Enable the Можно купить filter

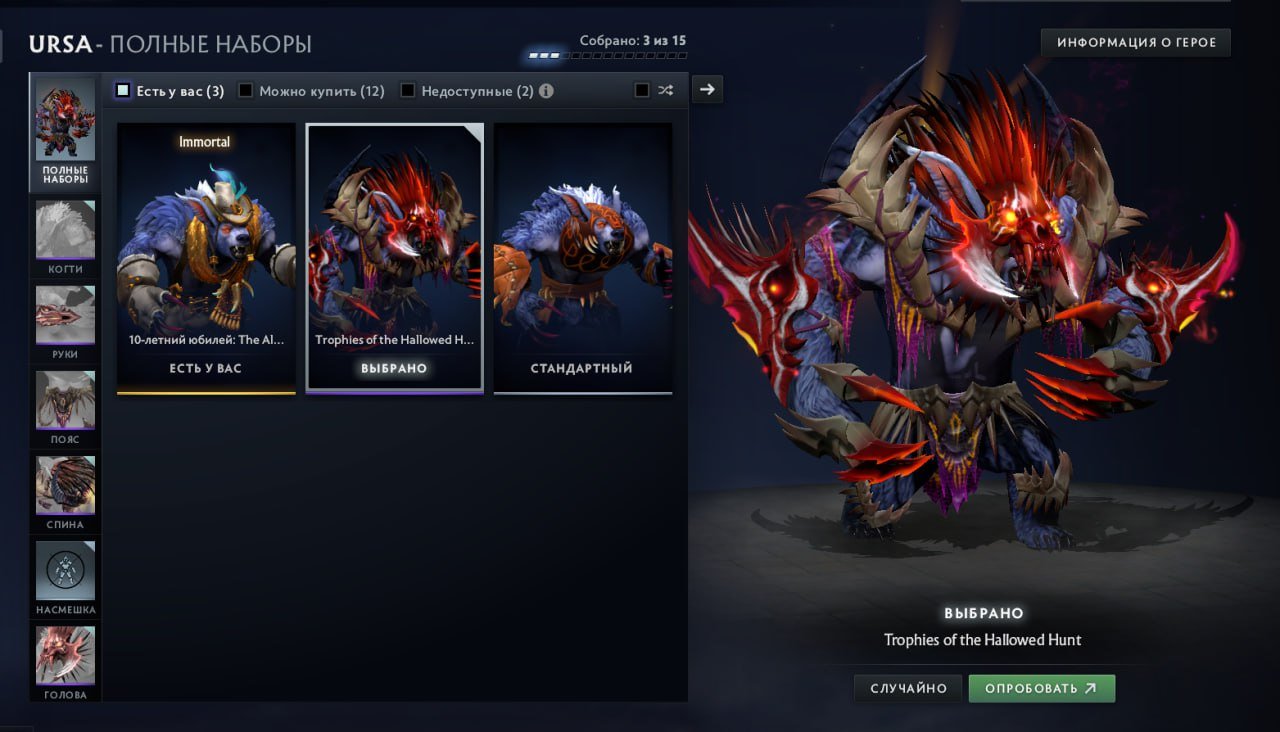point(245,89)
